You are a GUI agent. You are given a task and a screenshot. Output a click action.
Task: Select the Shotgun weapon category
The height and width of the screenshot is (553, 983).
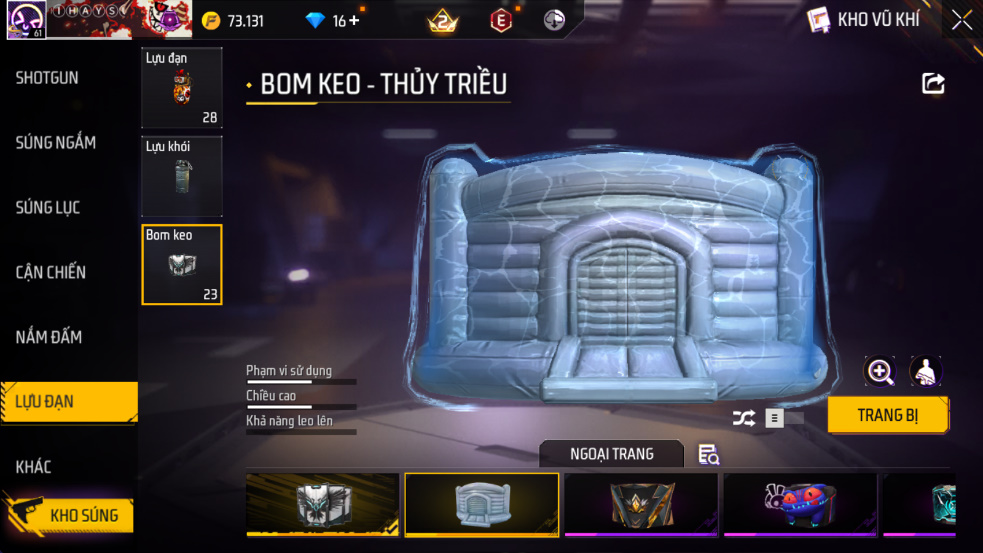(x=47, y=78)
